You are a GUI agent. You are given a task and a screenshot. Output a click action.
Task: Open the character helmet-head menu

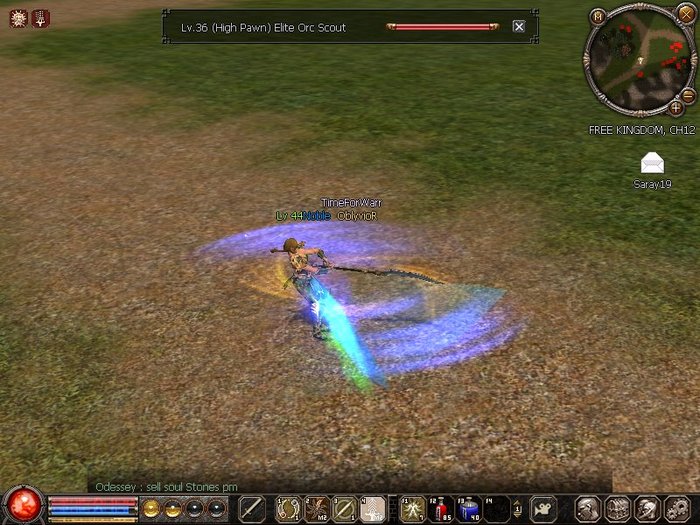[589, 509]
